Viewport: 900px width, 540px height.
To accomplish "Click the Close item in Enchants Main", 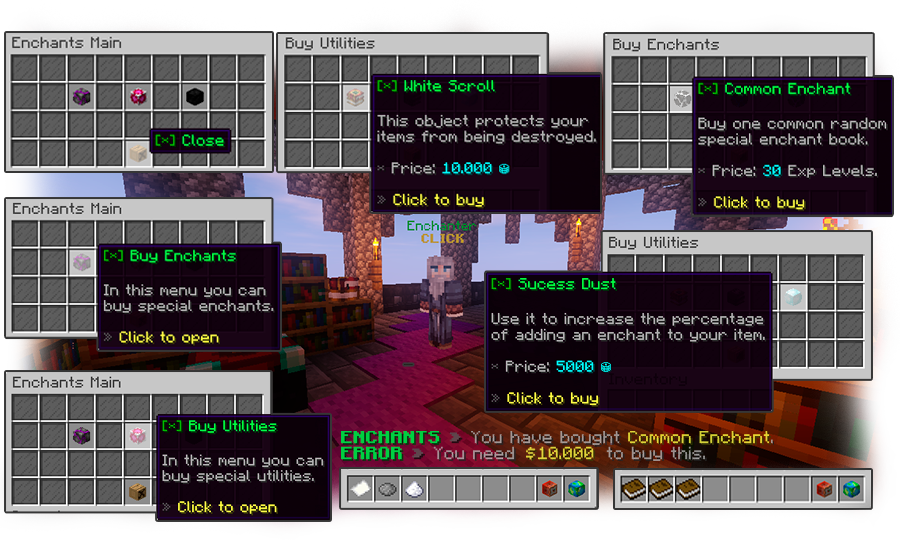I will click(138, 153).
